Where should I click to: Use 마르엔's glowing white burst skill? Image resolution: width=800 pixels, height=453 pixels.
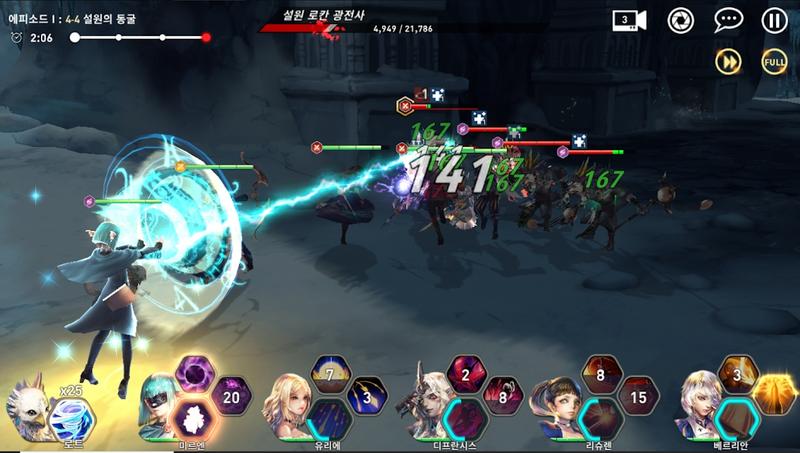193,416
